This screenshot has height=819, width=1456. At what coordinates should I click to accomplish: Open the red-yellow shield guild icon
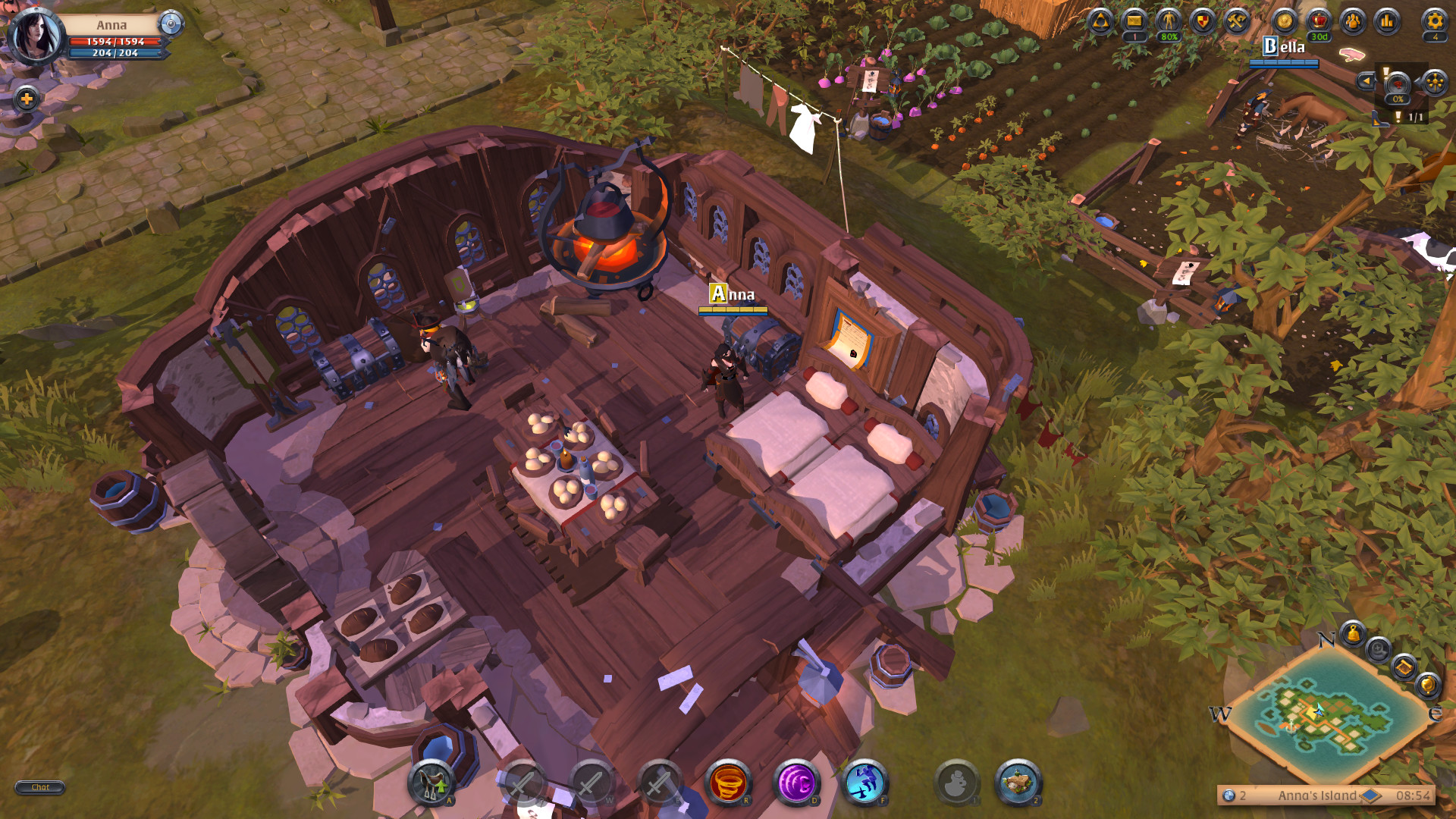[x=1203, y=21]
